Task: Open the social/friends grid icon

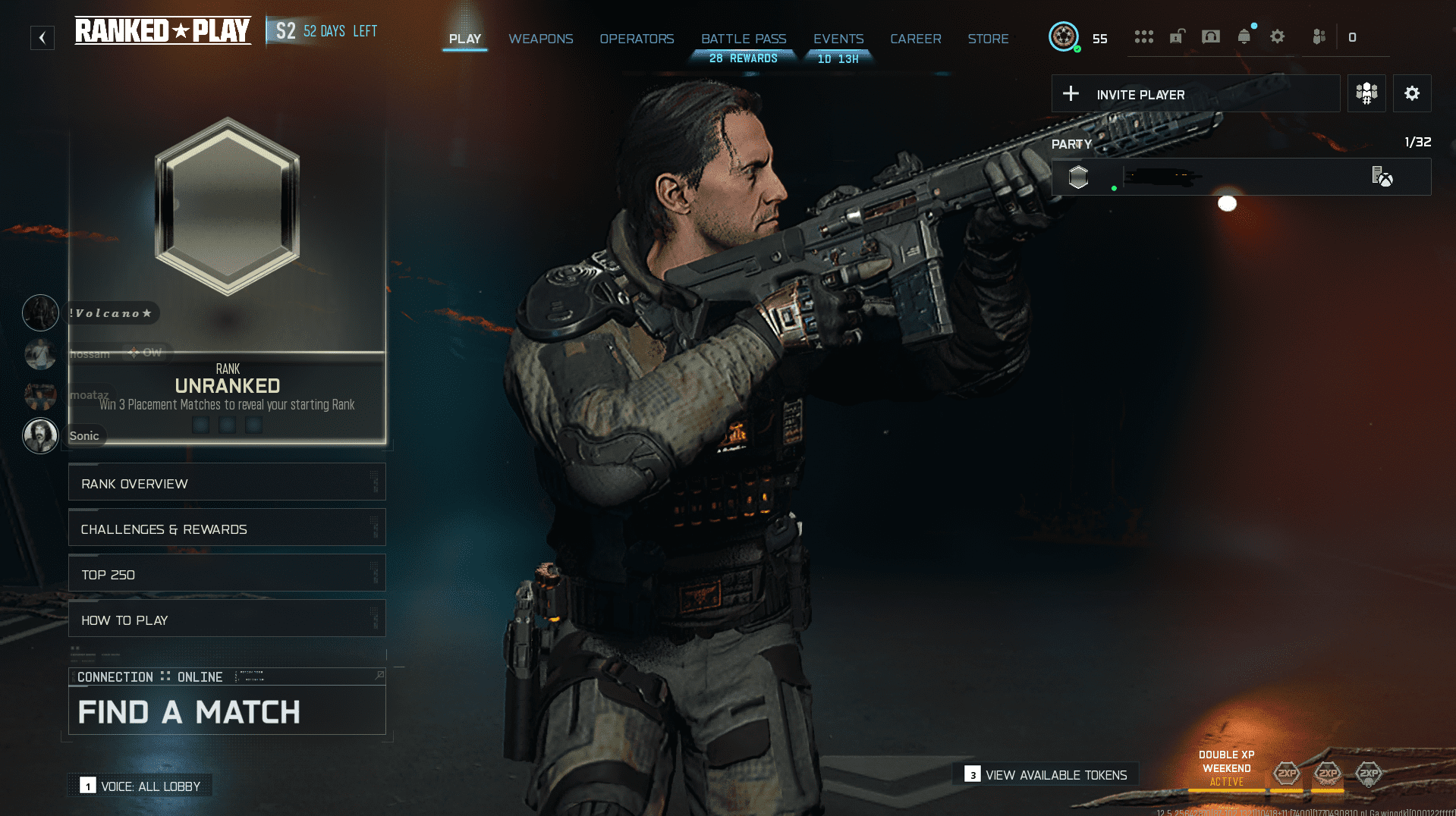Action: [x=1143, y=36]
